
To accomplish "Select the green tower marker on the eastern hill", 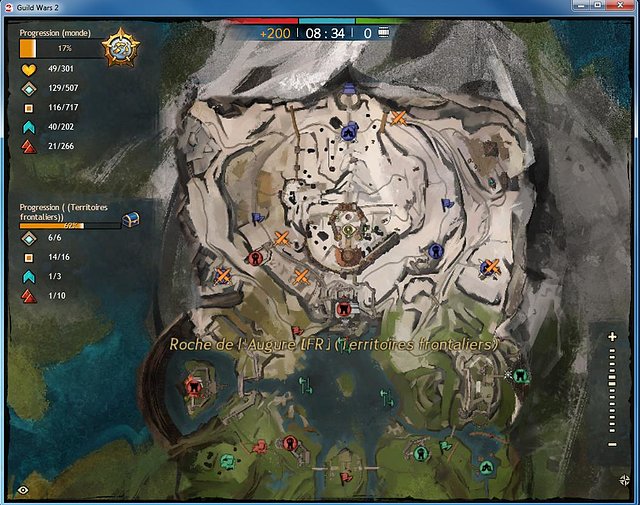I will (x=519, y=375).
